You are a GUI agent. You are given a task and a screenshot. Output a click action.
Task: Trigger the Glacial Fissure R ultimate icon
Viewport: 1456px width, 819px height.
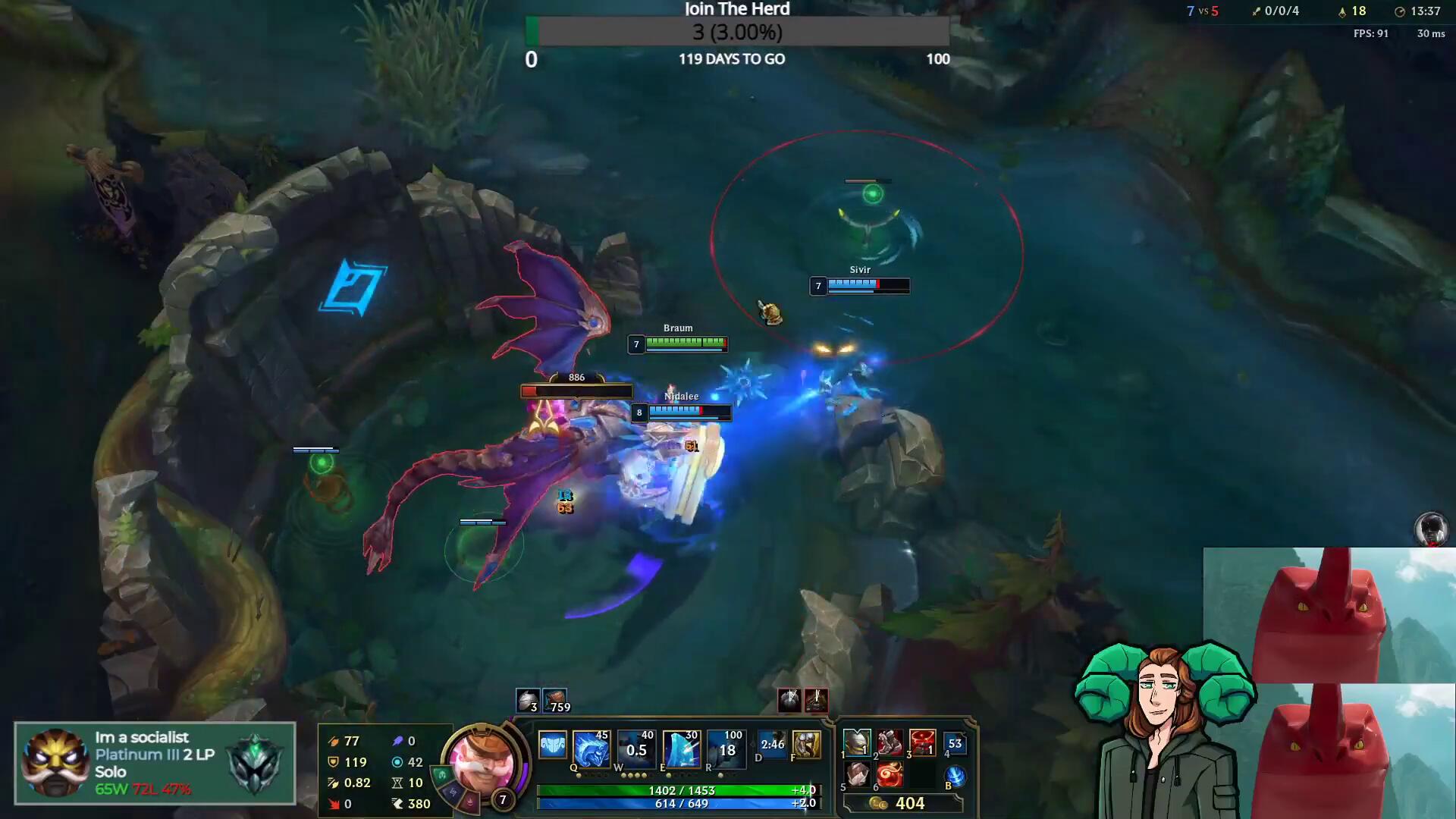pyautogui.click(x=725, y=748)
